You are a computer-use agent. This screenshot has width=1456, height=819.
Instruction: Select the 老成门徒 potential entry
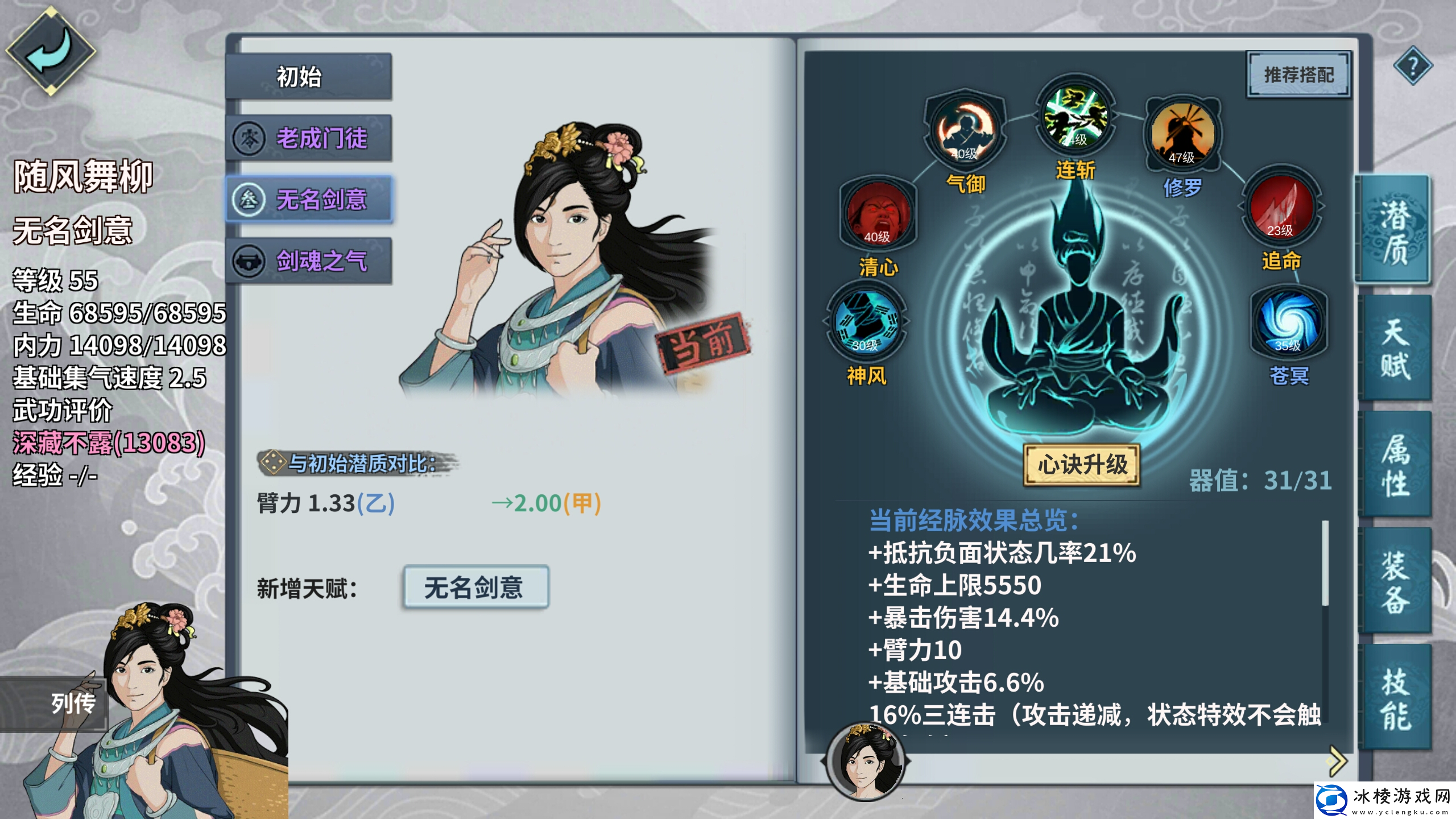(309, 138)
